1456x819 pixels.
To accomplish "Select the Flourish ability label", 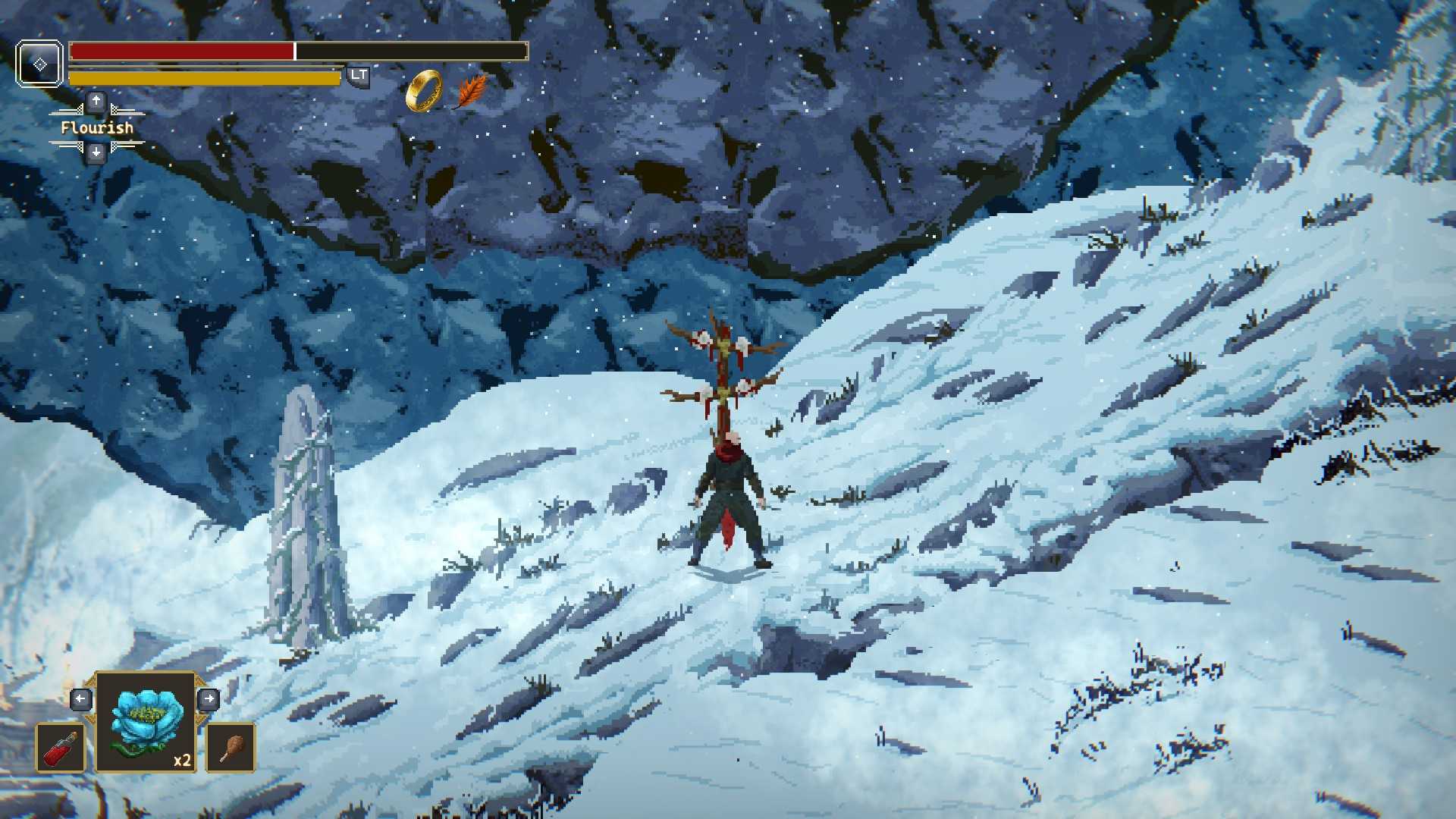I will 97,127.
